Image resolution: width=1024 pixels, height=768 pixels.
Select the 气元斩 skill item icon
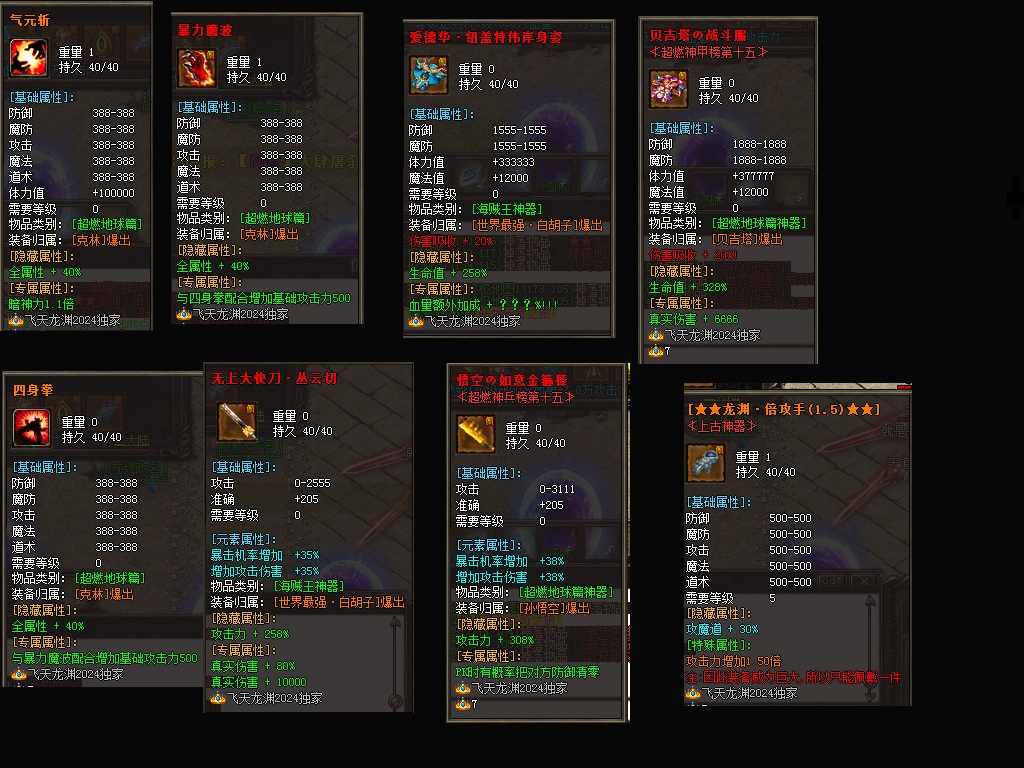(x=29, y=57)
